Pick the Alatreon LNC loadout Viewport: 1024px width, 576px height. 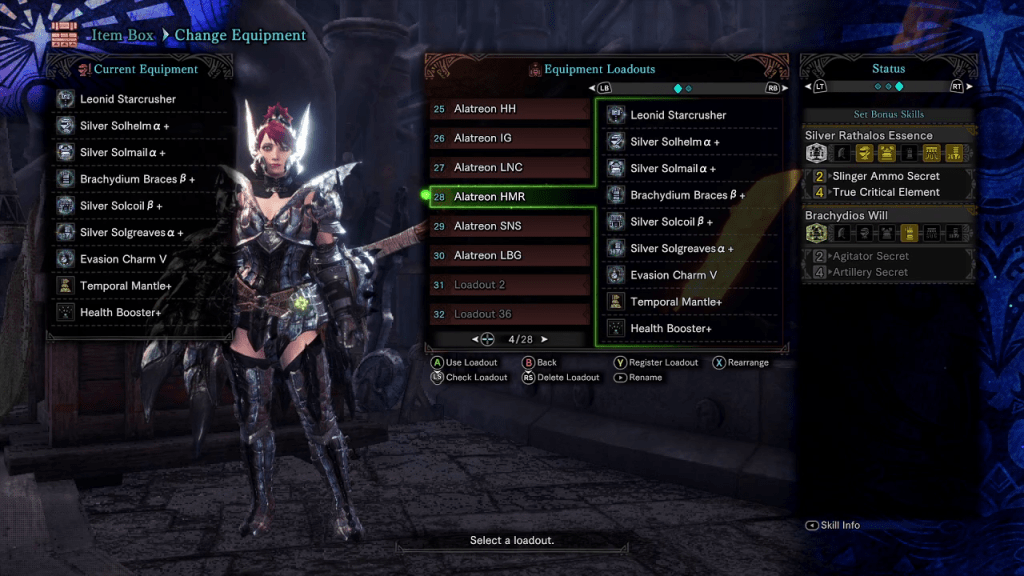(x=510, y=167)
